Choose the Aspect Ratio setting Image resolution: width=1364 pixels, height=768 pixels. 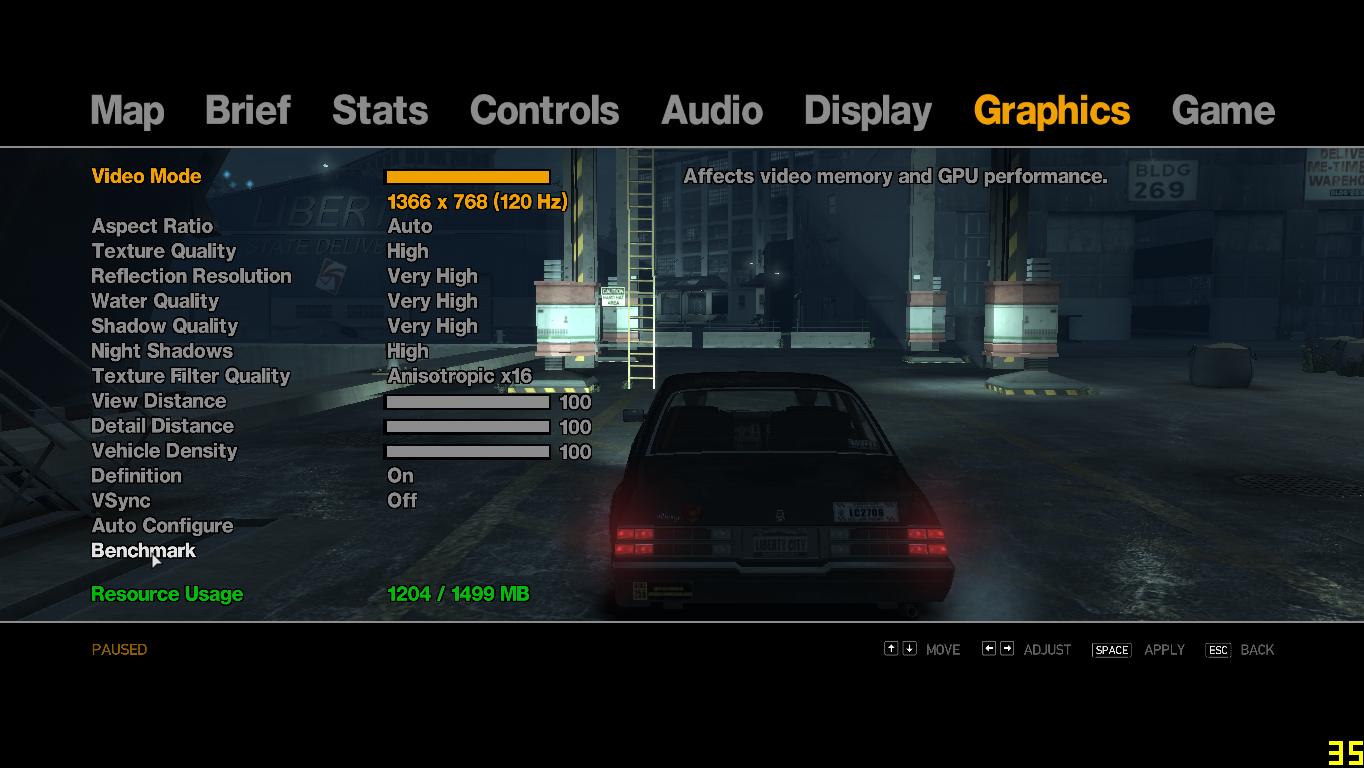coord(152,227)
